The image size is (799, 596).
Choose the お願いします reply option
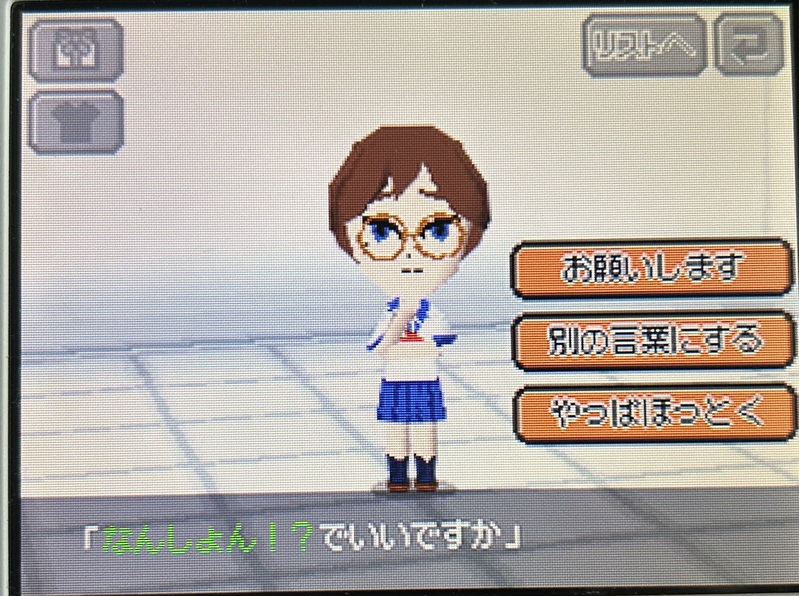click(652, 269)
